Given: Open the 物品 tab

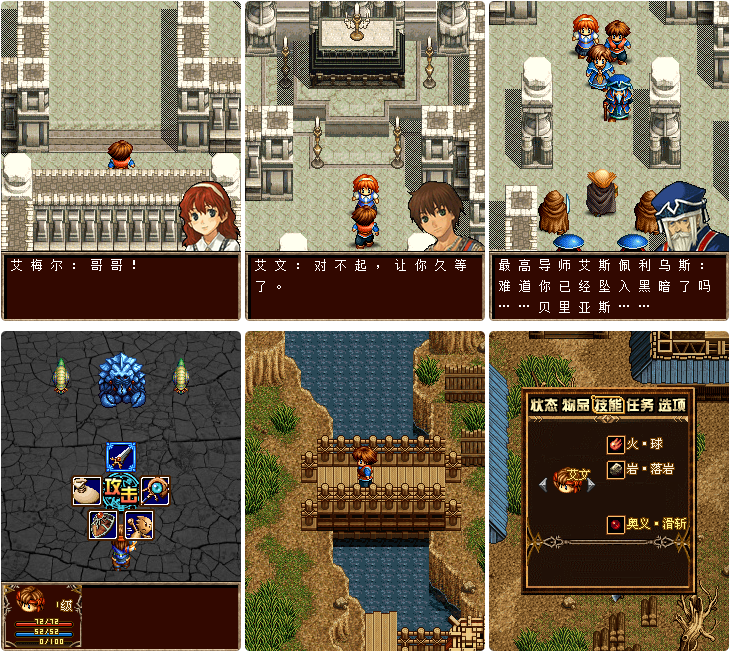Looking at the screenshot, I should coord(576,405).
